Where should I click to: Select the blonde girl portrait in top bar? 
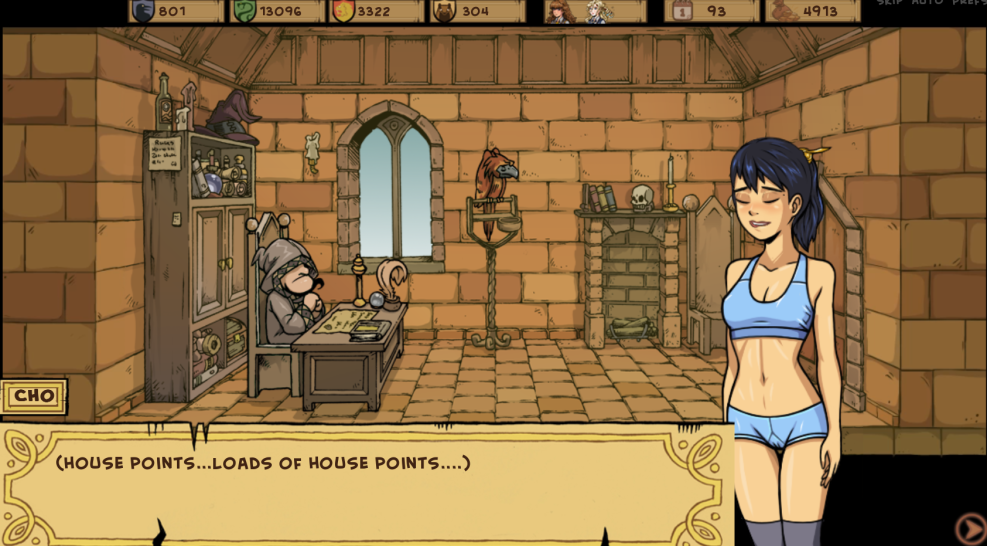pos(597,11)
